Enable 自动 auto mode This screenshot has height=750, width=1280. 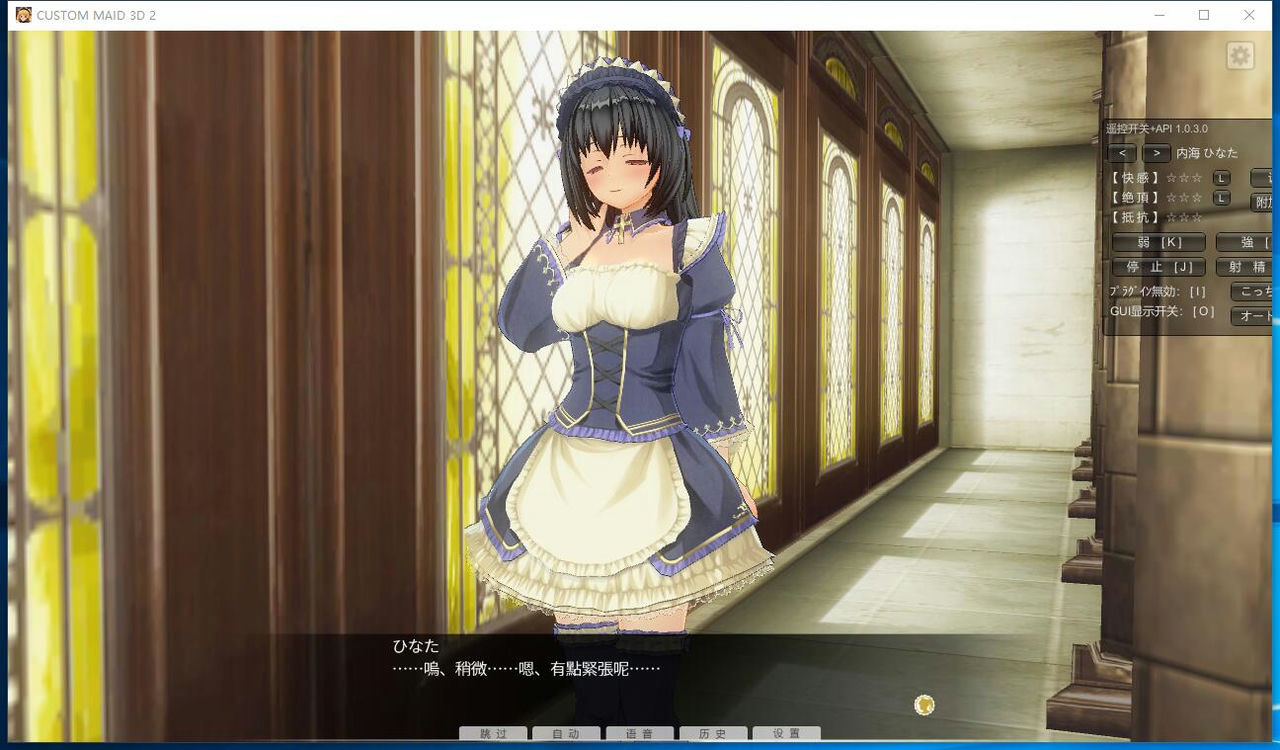[566, 733]
